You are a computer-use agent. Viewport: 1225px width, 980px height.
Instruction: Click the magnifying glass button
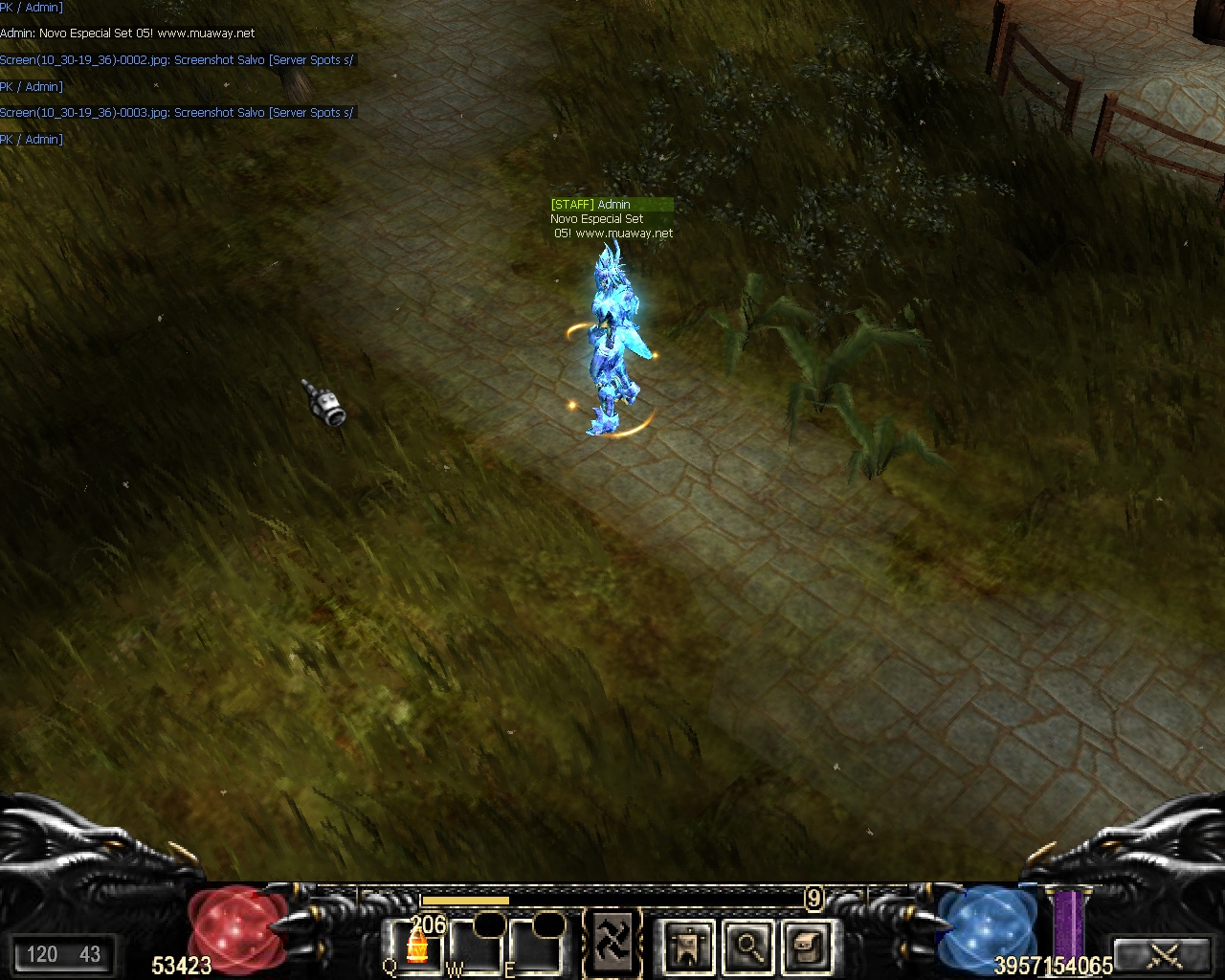(746, 947)
